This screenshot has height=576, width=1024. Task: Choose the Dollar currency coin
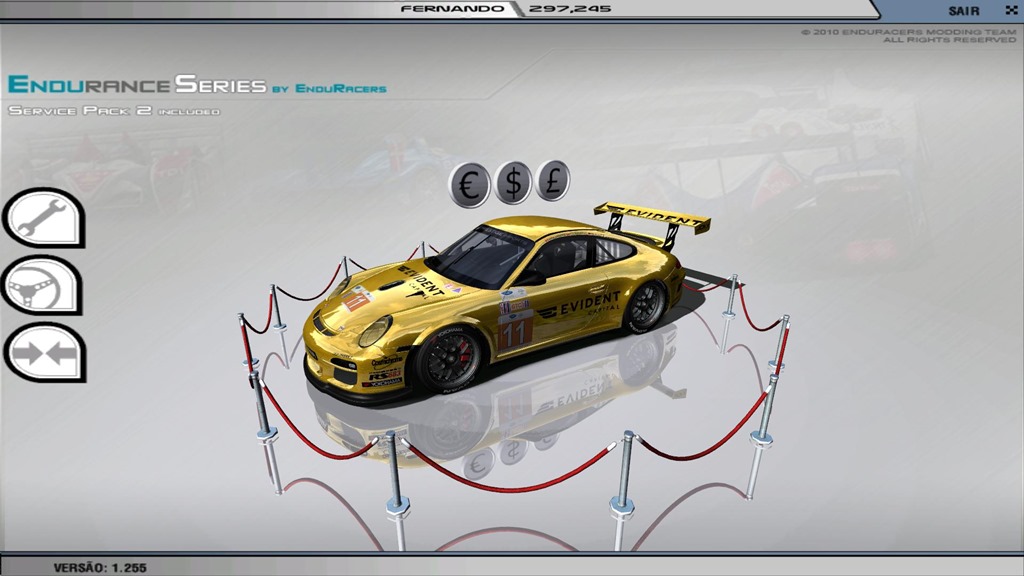[x=513, y=183]
